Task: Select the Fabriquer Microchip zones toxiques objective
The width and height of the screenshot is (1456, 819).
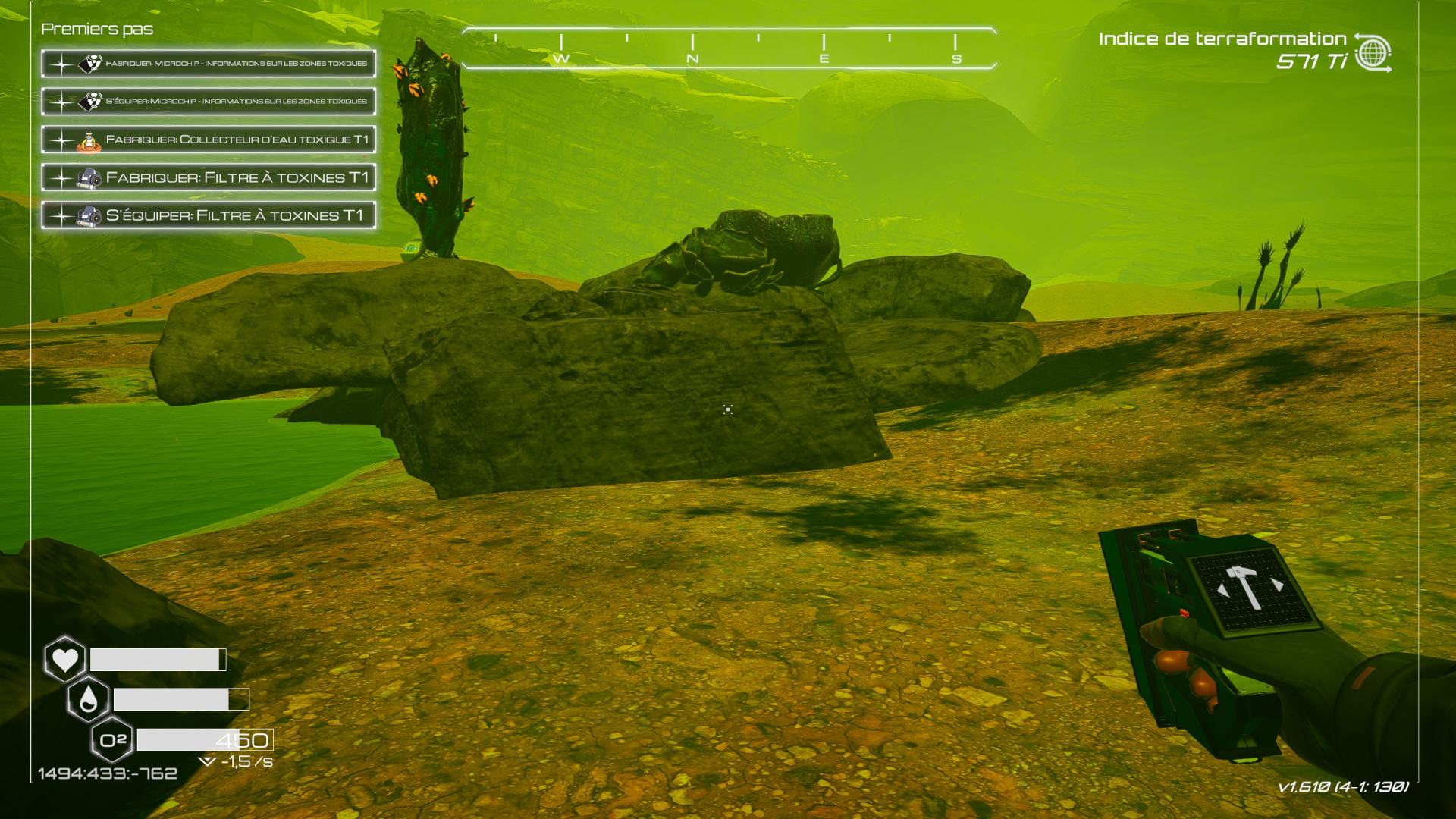Action: point(209,64)
